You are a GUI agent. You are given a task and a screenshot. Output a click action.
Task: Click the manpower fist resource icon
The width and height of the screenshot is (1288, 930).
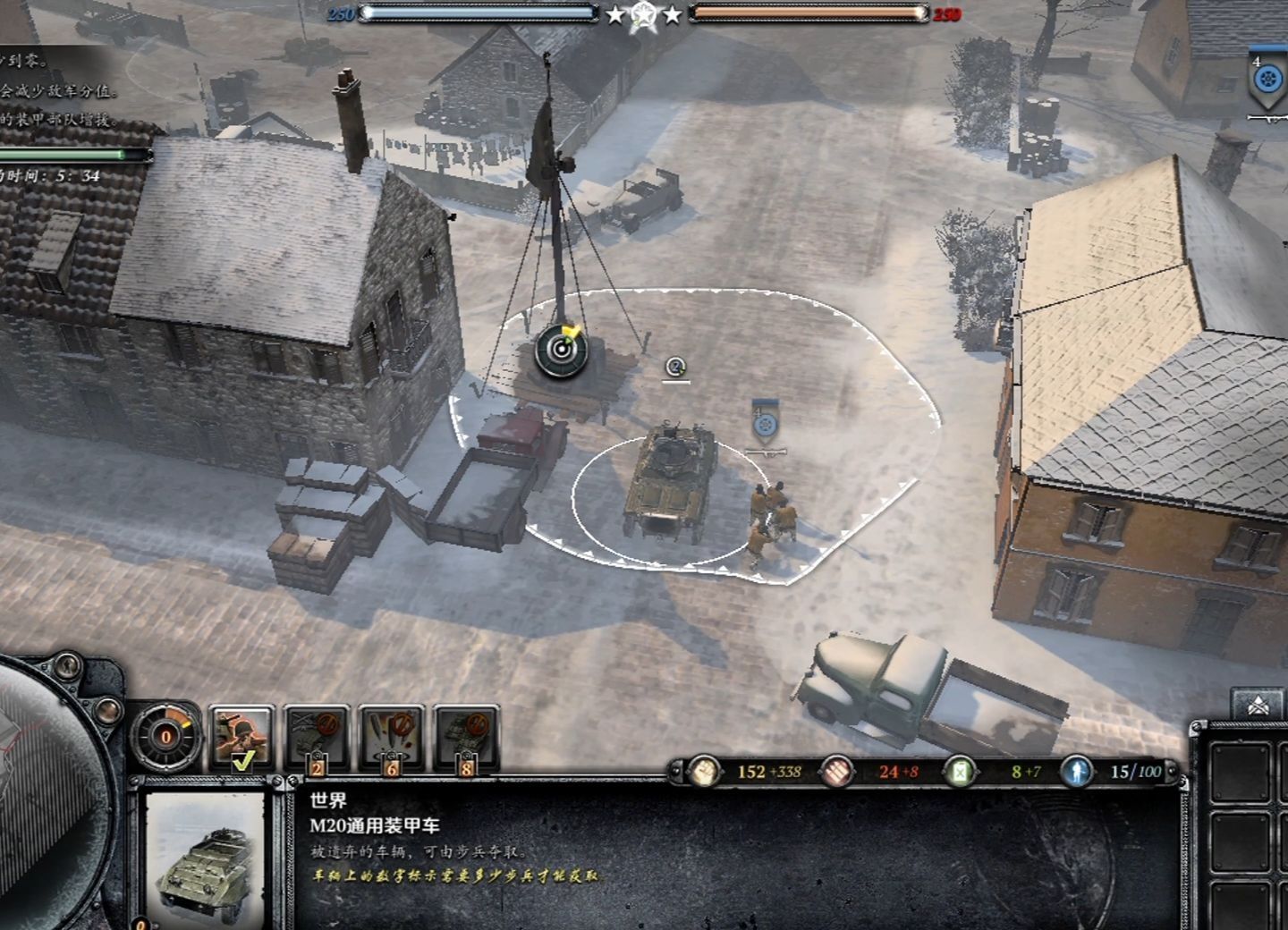pos(706,771)
